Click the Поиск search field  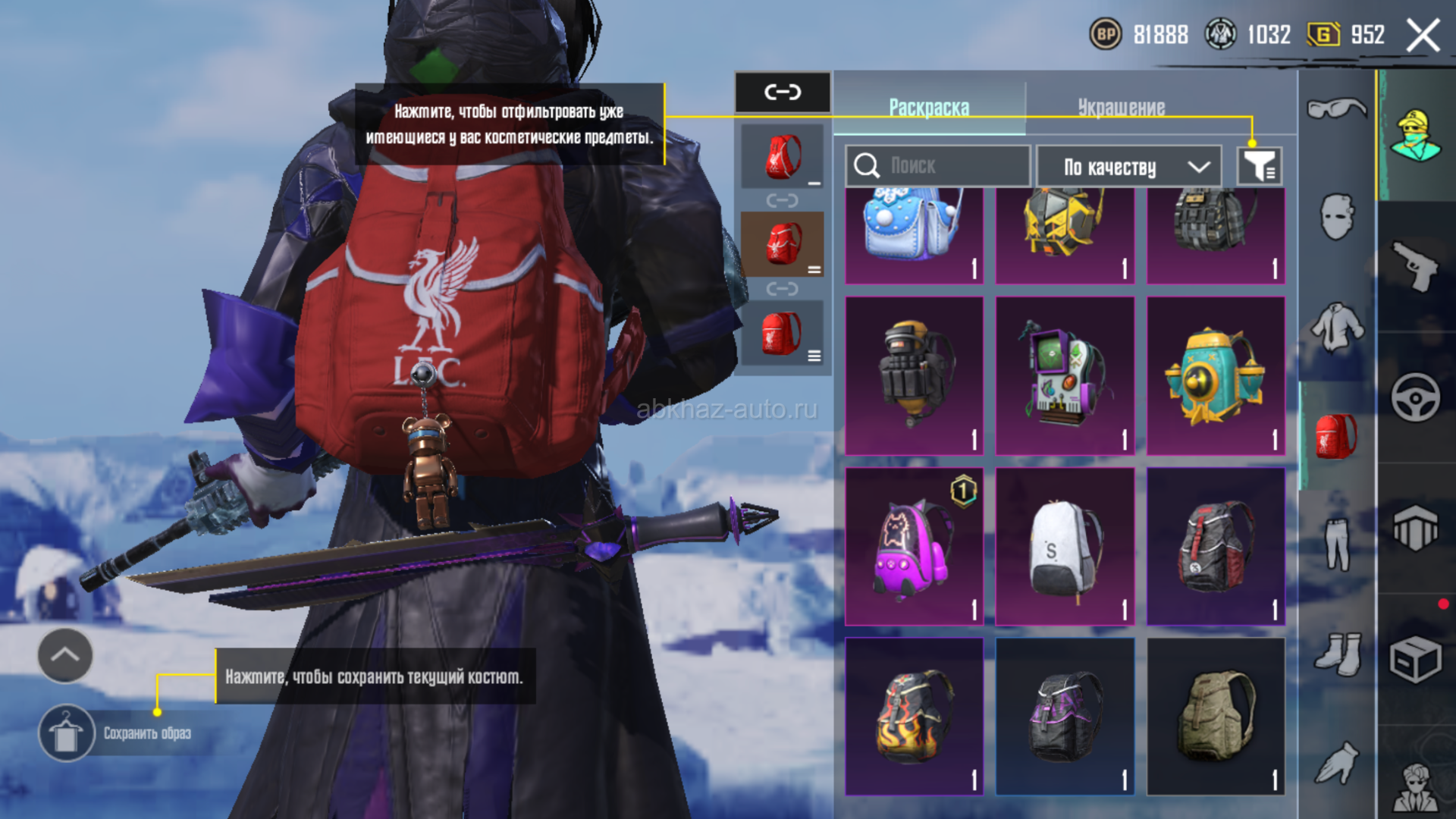coord(937,165)
